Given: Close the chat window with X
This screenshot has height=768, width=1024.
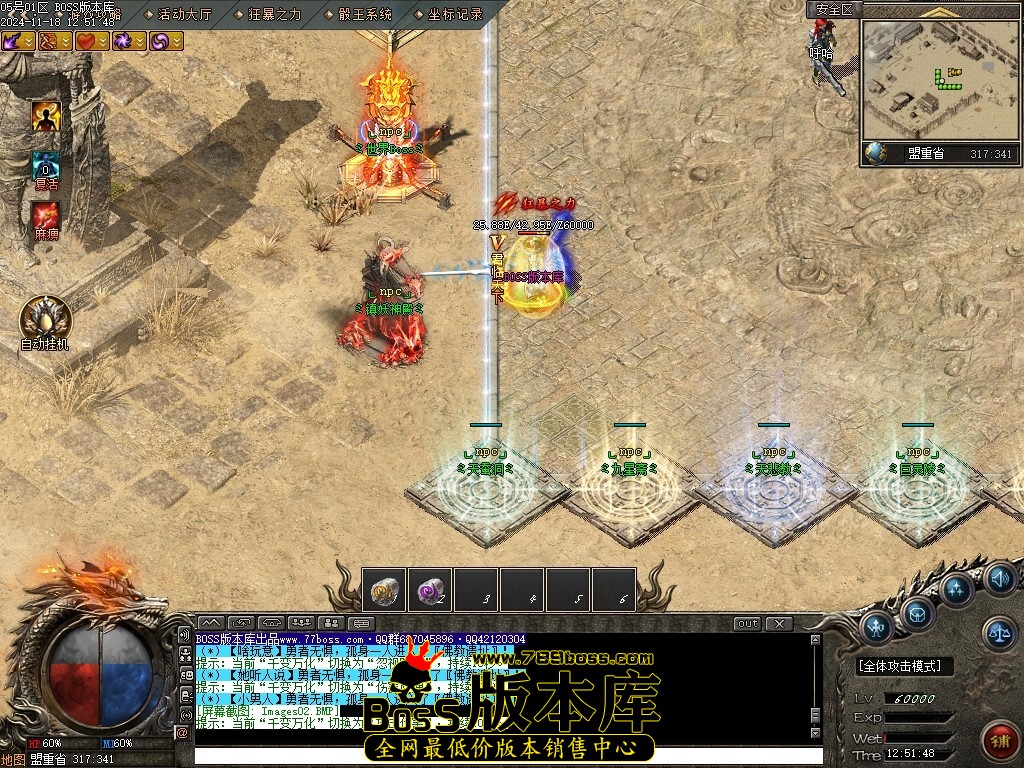Looking at the screenshot, I should 779,624.
